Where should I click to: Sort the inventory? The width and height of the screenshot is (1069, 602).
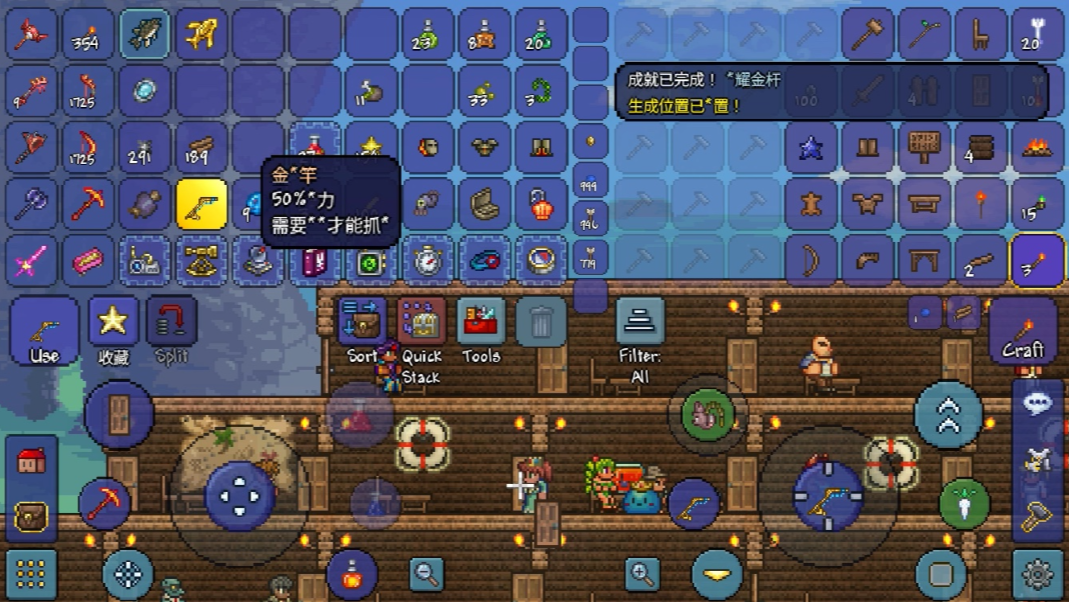tap(362, 327)
